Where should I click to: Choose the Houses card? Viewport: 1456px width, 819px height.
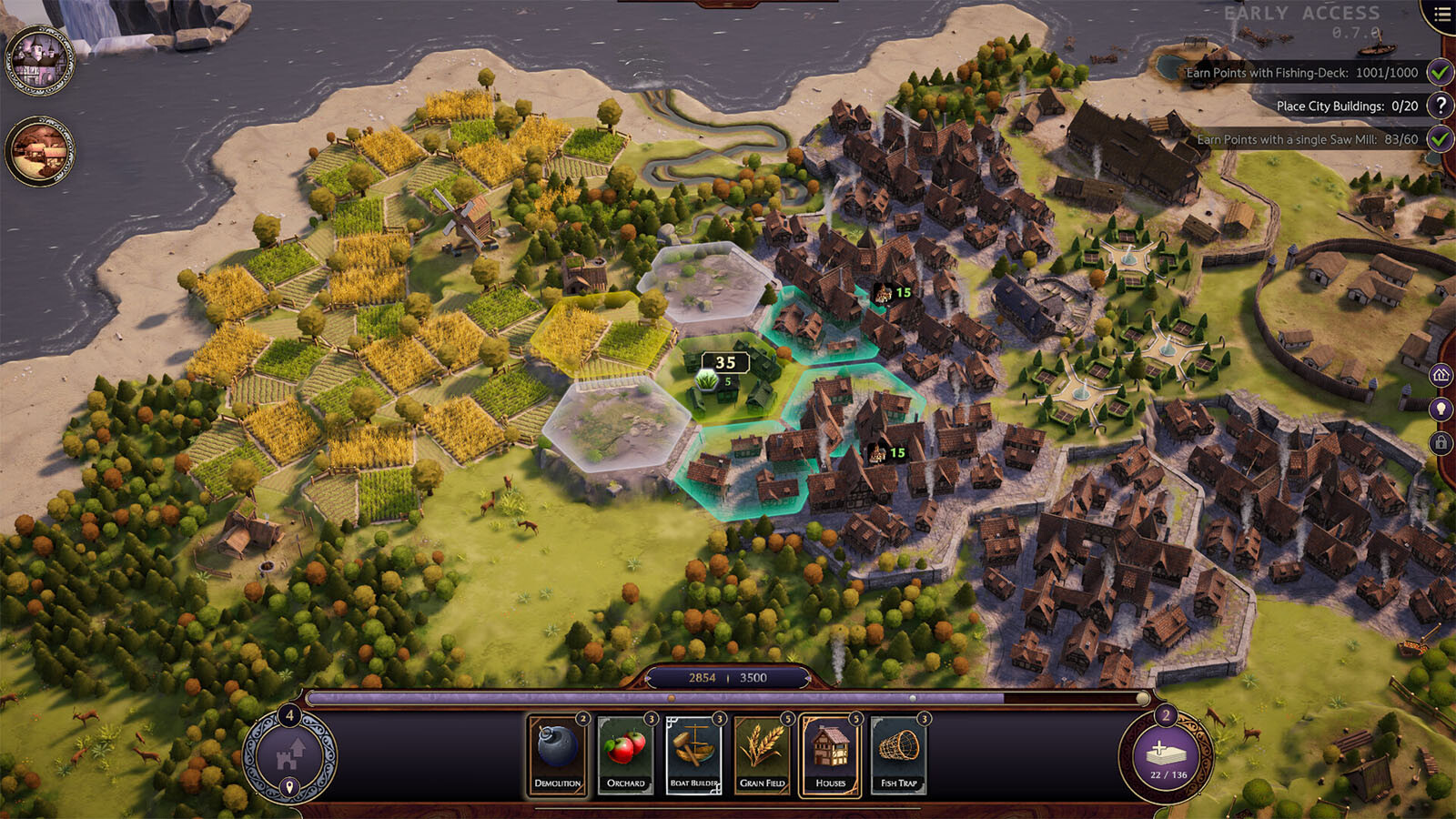(831, 754)
